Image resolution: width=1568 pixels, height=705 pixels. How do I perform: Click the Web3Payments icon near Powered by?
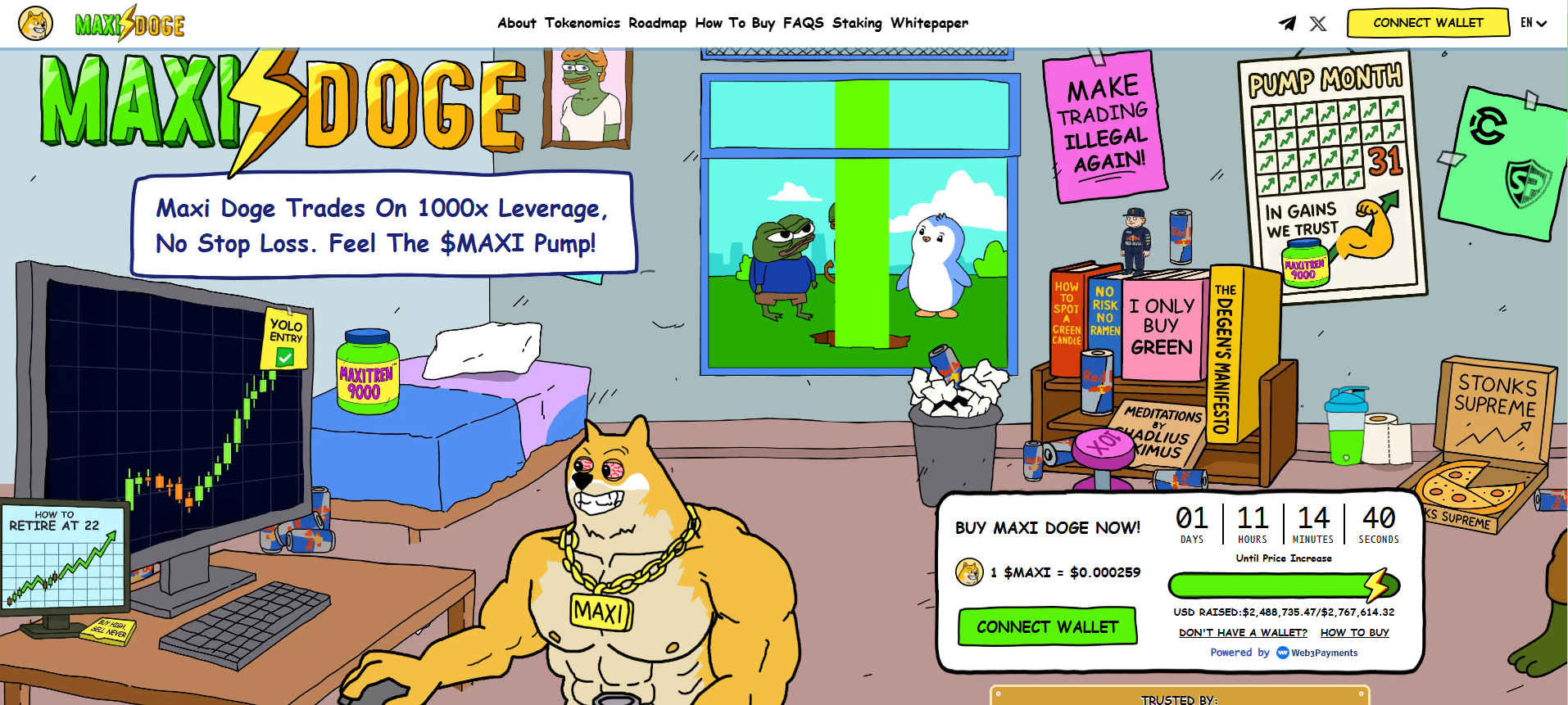[x=1282, y=653]
